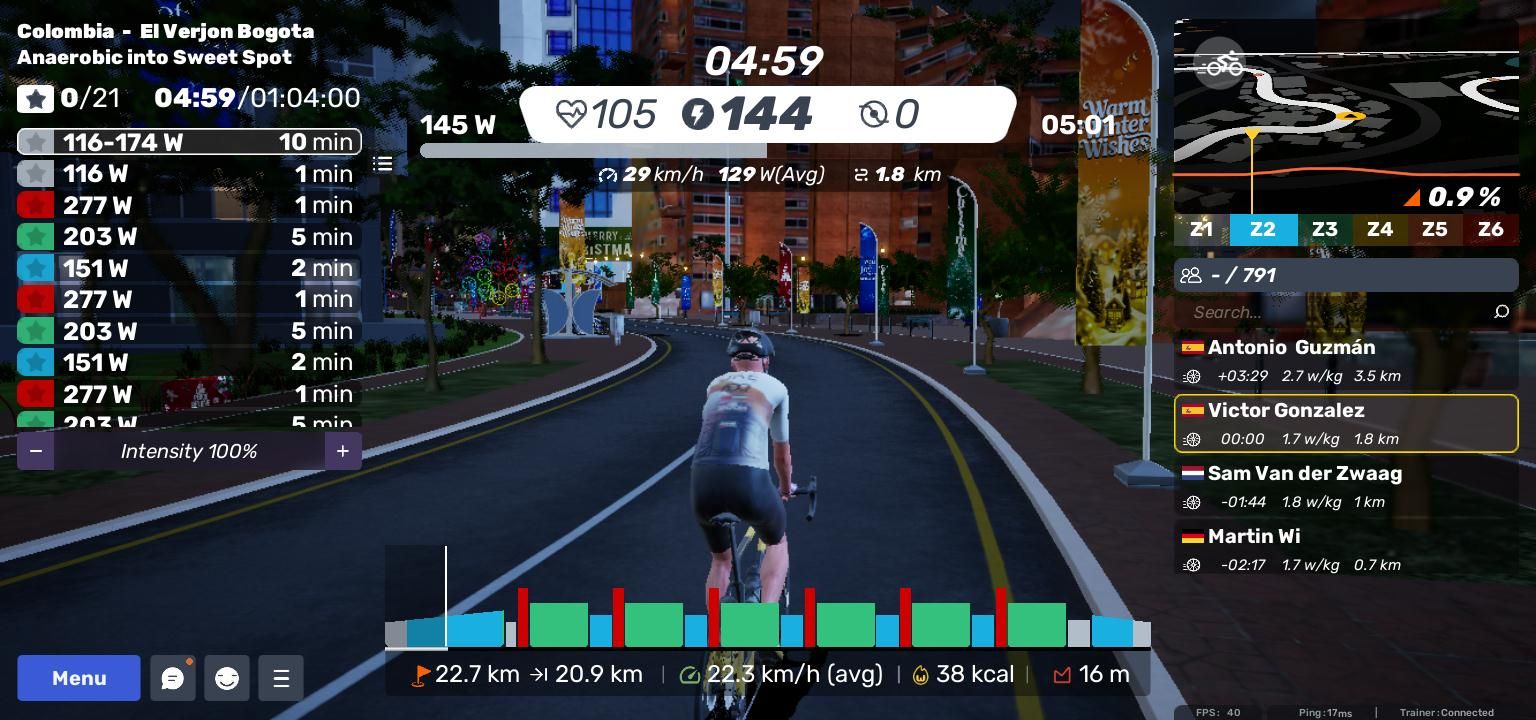Click the search magnifier icon
Viewport: 1536px width, 720px height.
click(x=1501, y=312)
